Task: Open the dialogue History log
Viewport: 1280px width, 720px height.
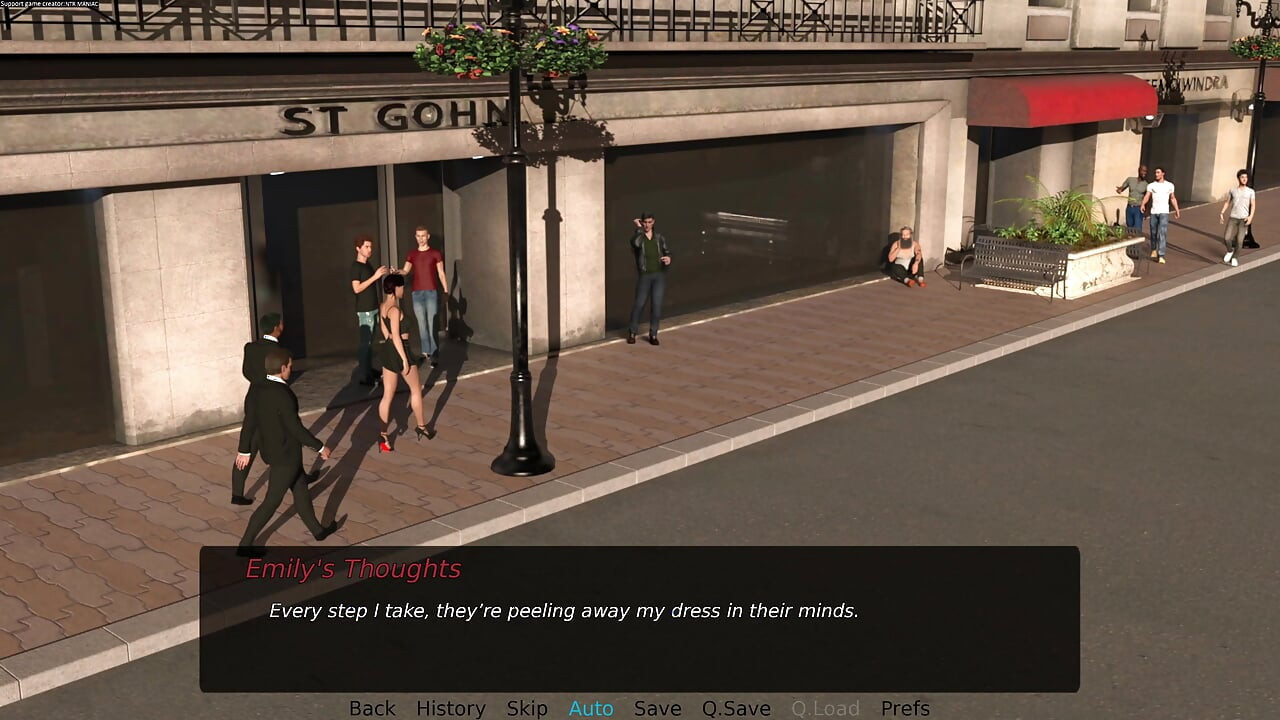Action: (x=450, y=708)
